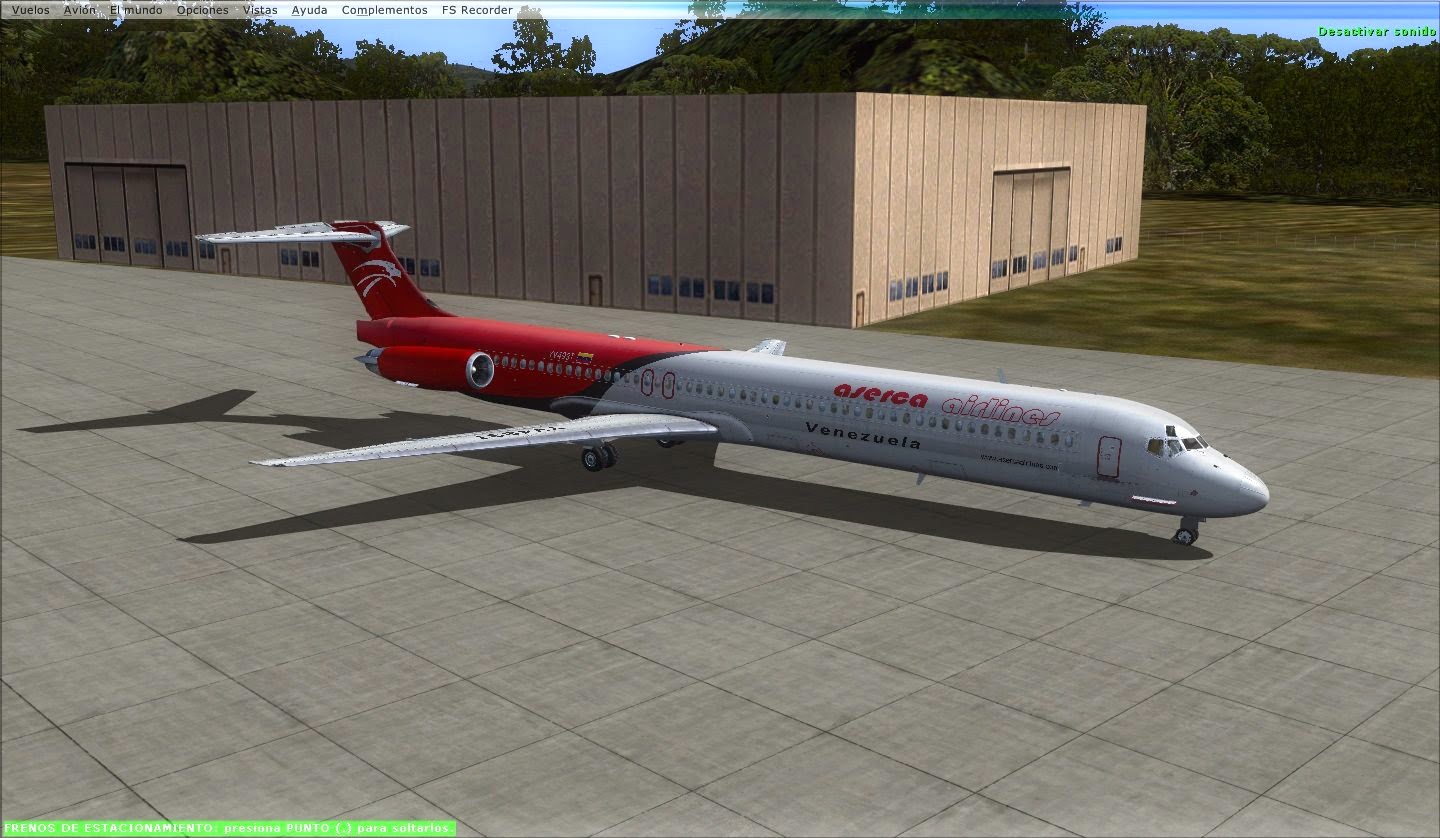The height and width of the screenshot is (838, 1440).
Task: Open the Ayuda menu
Action: click(x=308, y=9)
